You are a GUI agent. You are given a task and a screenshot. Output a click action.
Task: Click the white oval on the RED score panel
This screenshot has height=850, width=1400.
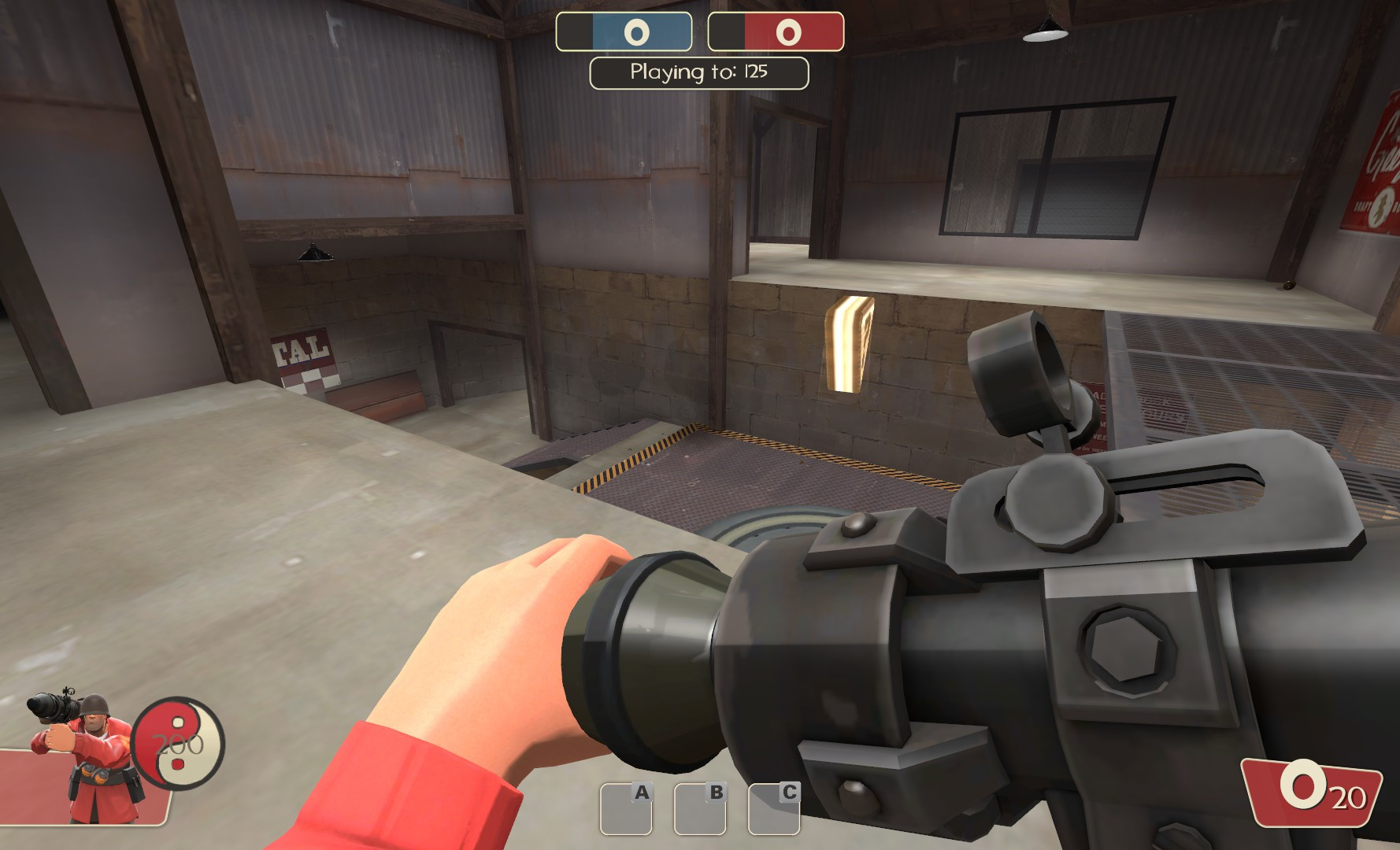[787, 32]
